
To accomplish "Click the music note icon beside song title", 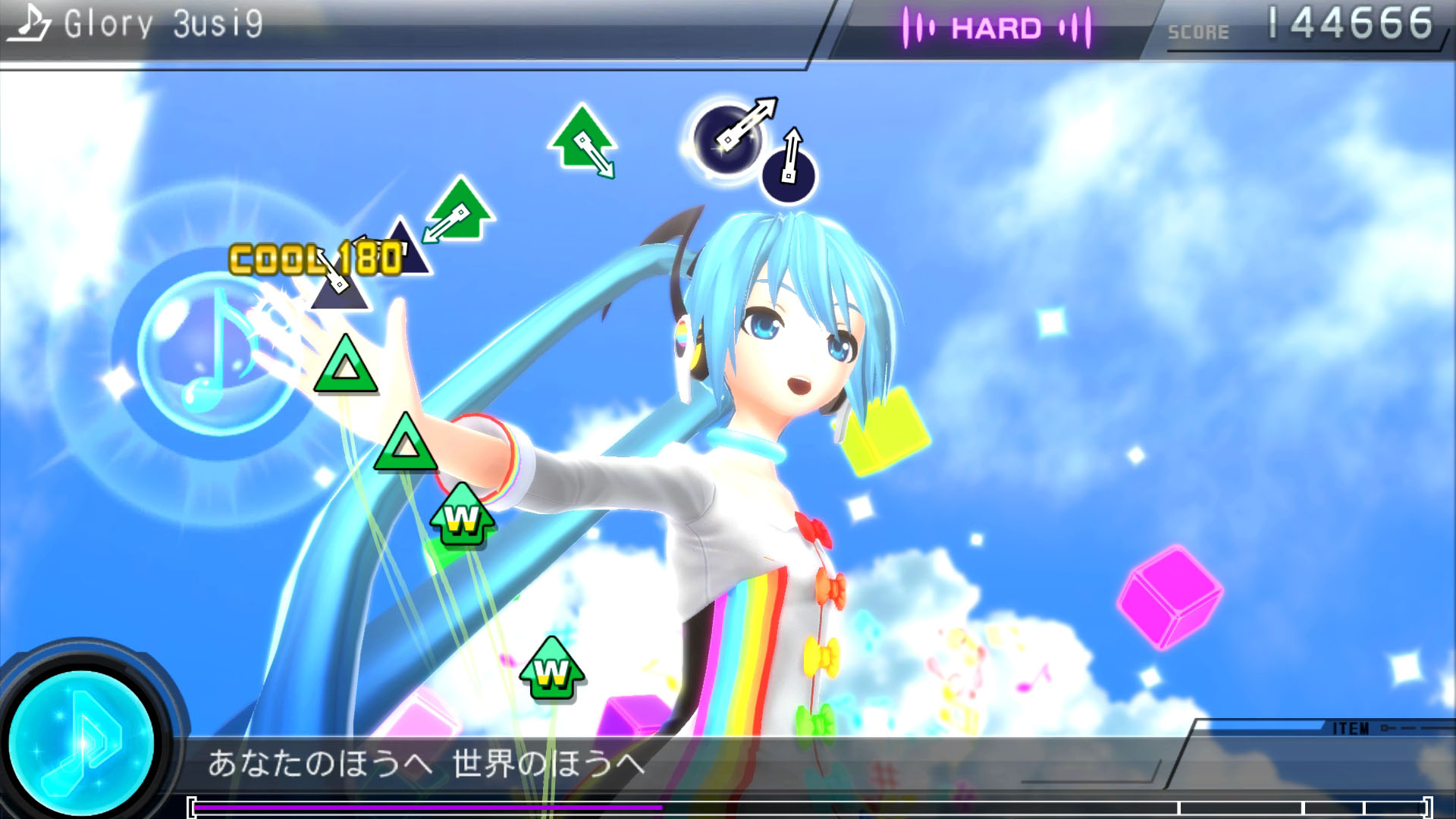I will point(30,23).
